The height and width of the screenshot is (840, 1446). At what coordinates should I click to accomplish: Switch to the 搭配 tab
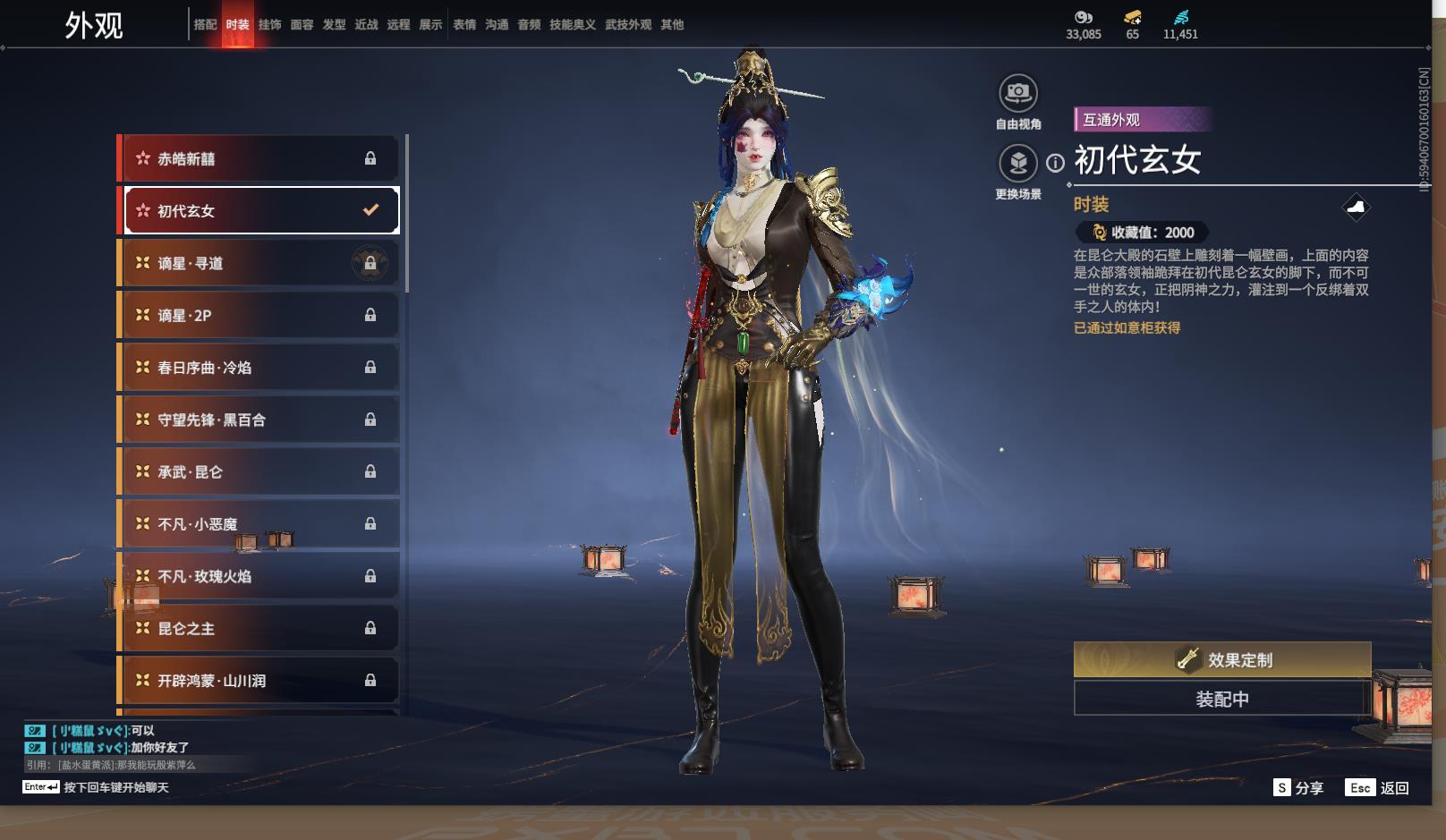pyautogui.click(x=205, y=25)
